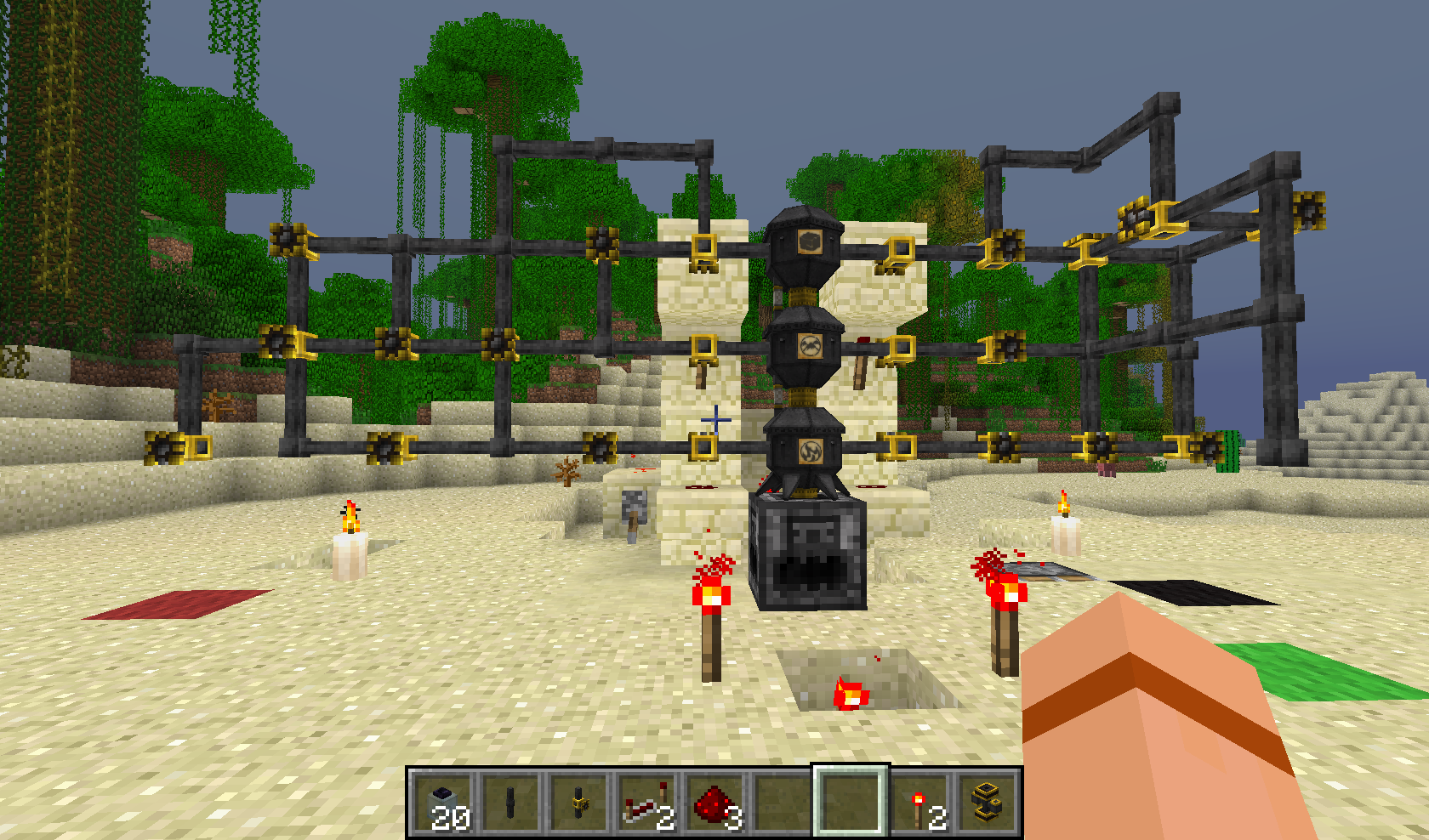Pick the redstone dust slot
Screen dimensions: 1429x840
tap(715, 803)
